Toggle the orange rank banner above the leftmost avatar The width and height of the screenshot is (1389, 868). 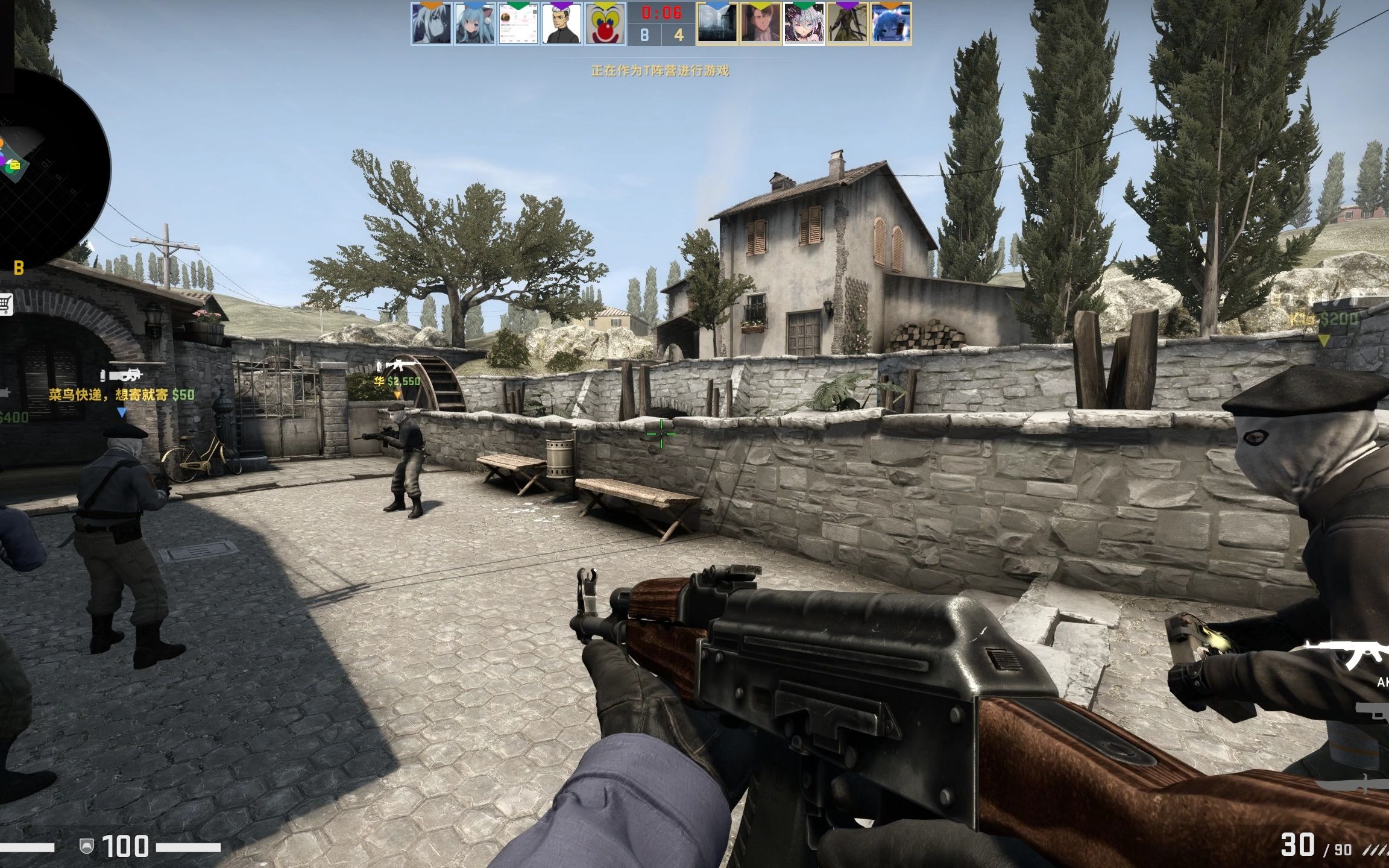pos(430,5)
